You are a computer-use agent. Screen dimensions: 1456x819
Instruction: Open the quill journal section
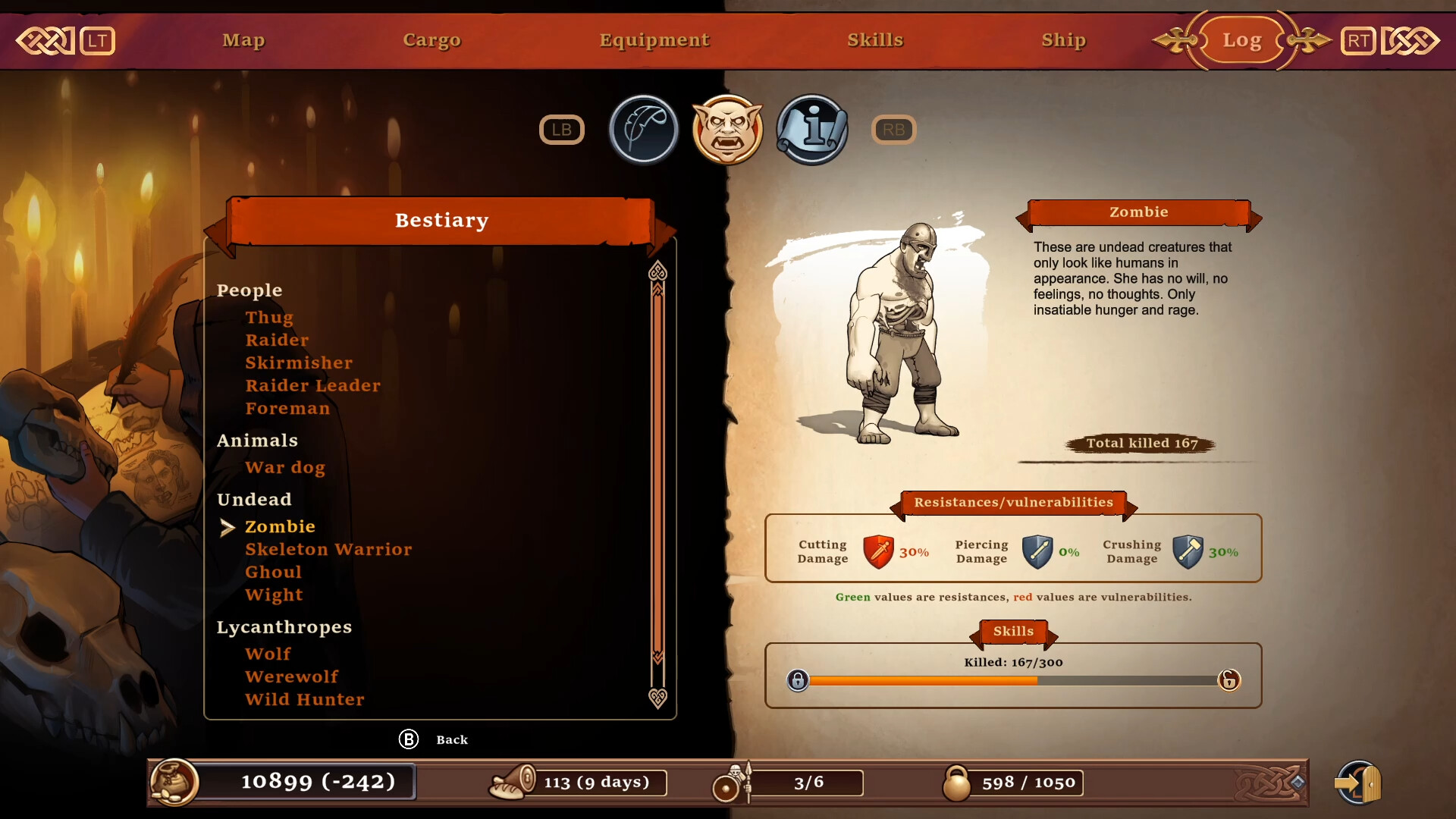pos(644,130)
